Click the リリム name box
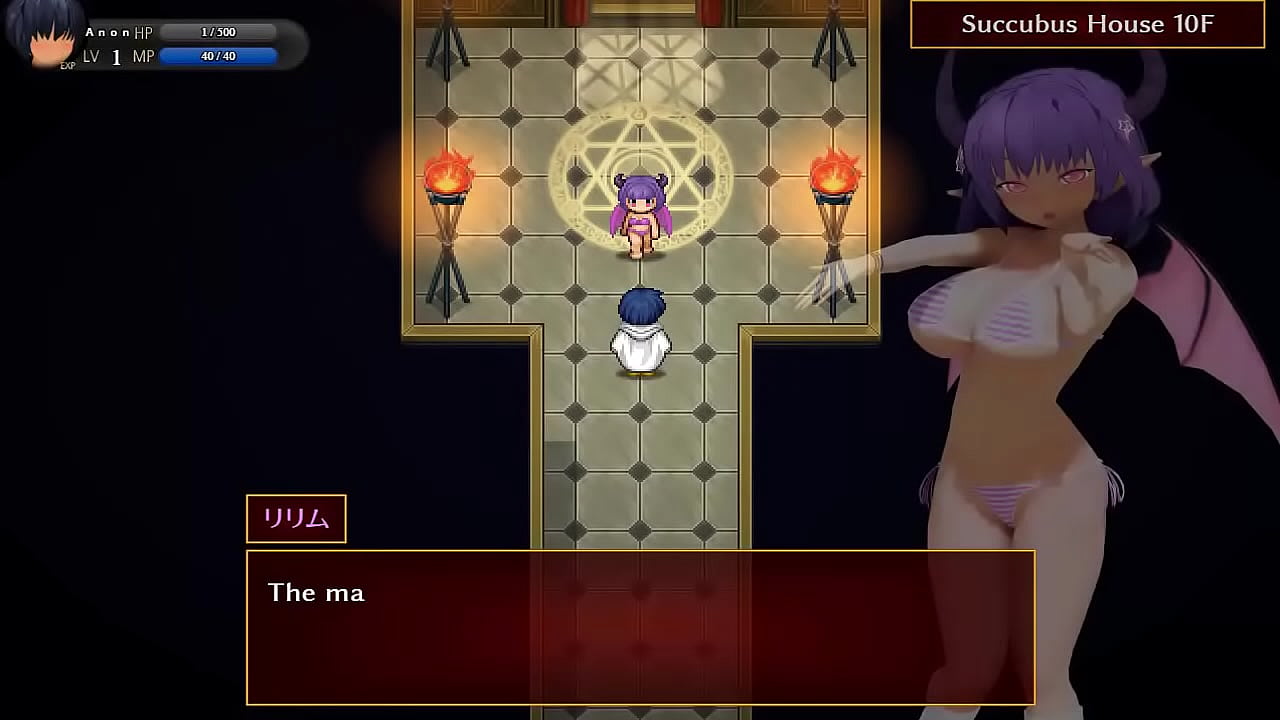Viewport: 1280px width, 720px height. [295, 518]
